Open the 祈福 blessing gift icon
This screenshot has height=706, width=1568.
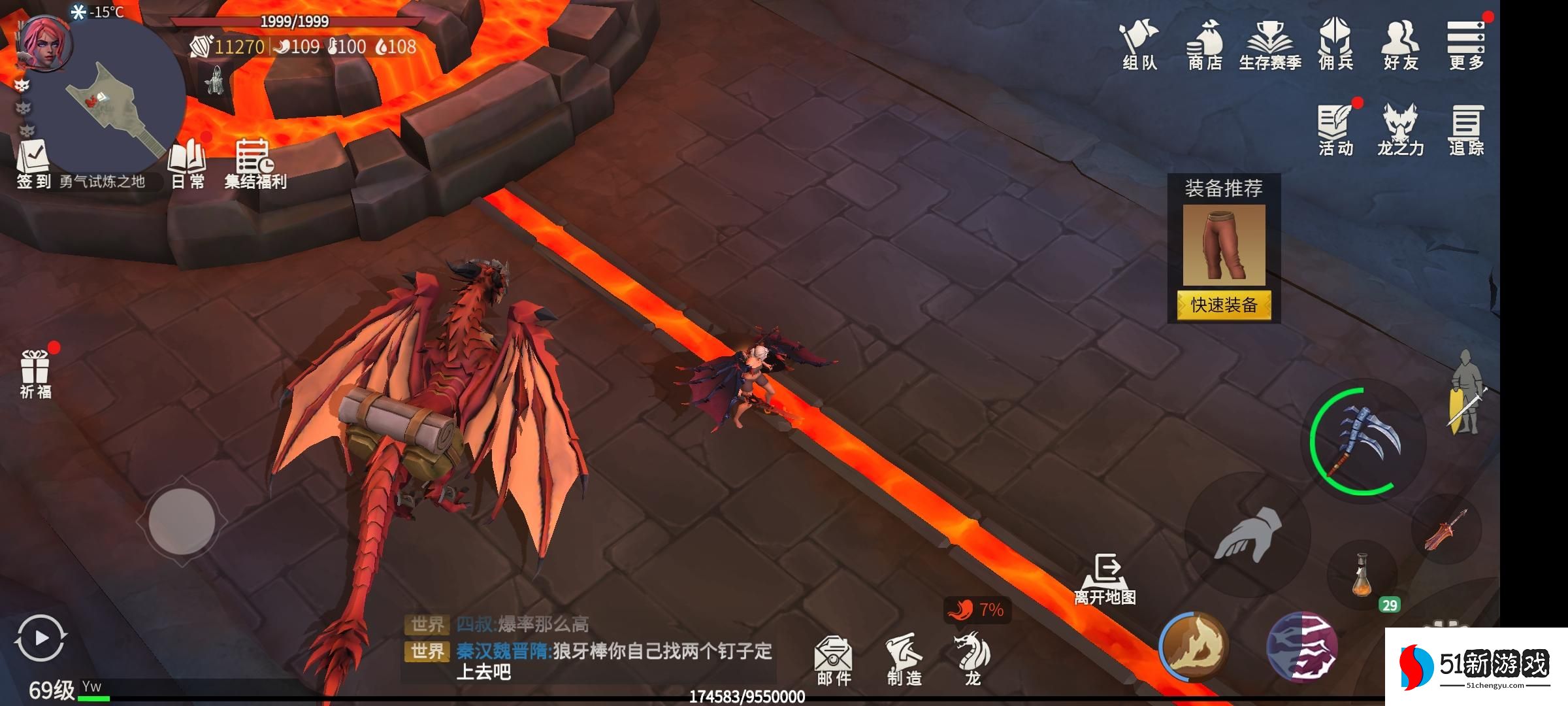tap(35, 374)
